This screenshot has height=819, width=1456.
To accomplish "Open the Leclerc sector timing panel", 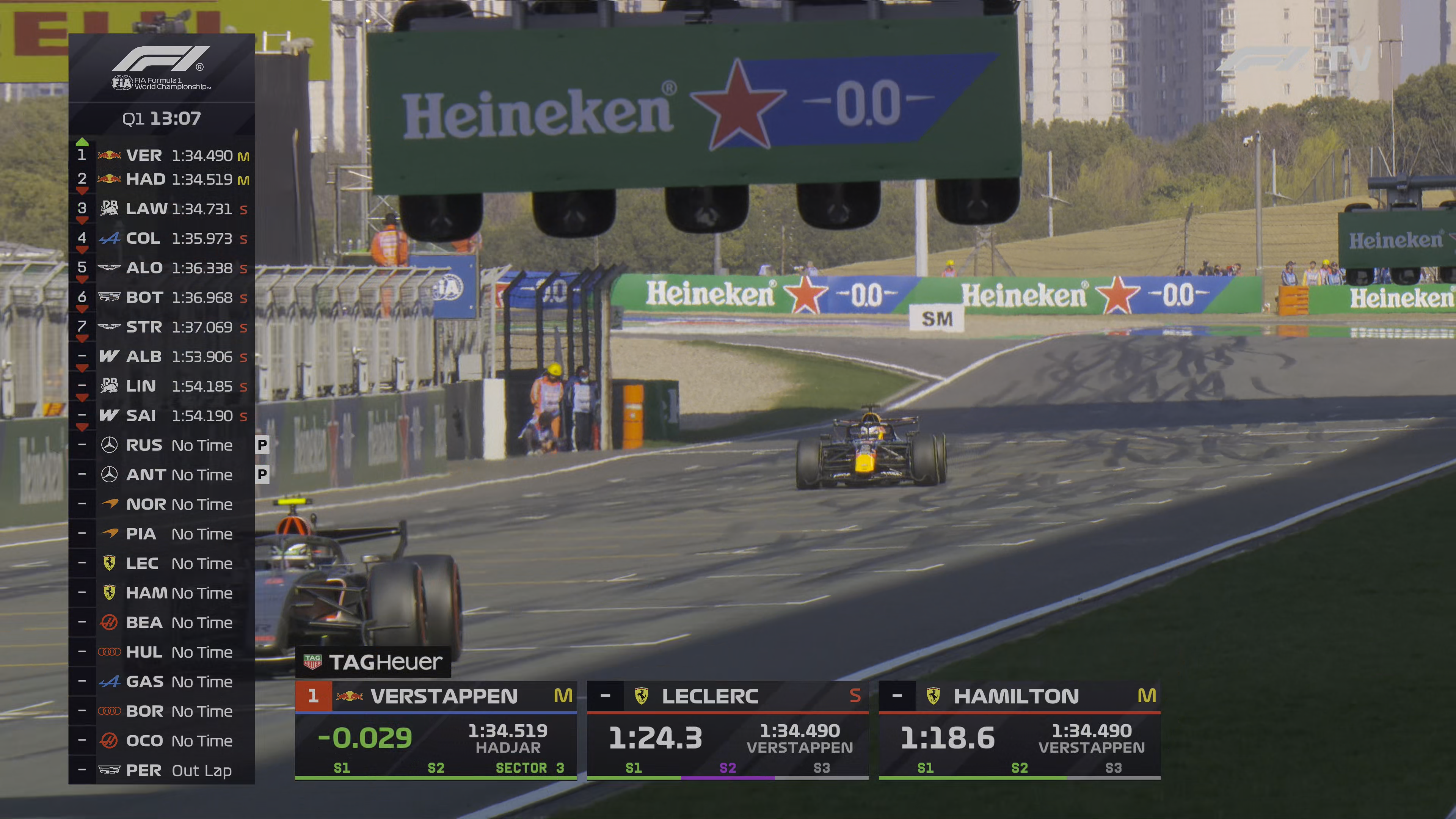I will tap(728, 730).
